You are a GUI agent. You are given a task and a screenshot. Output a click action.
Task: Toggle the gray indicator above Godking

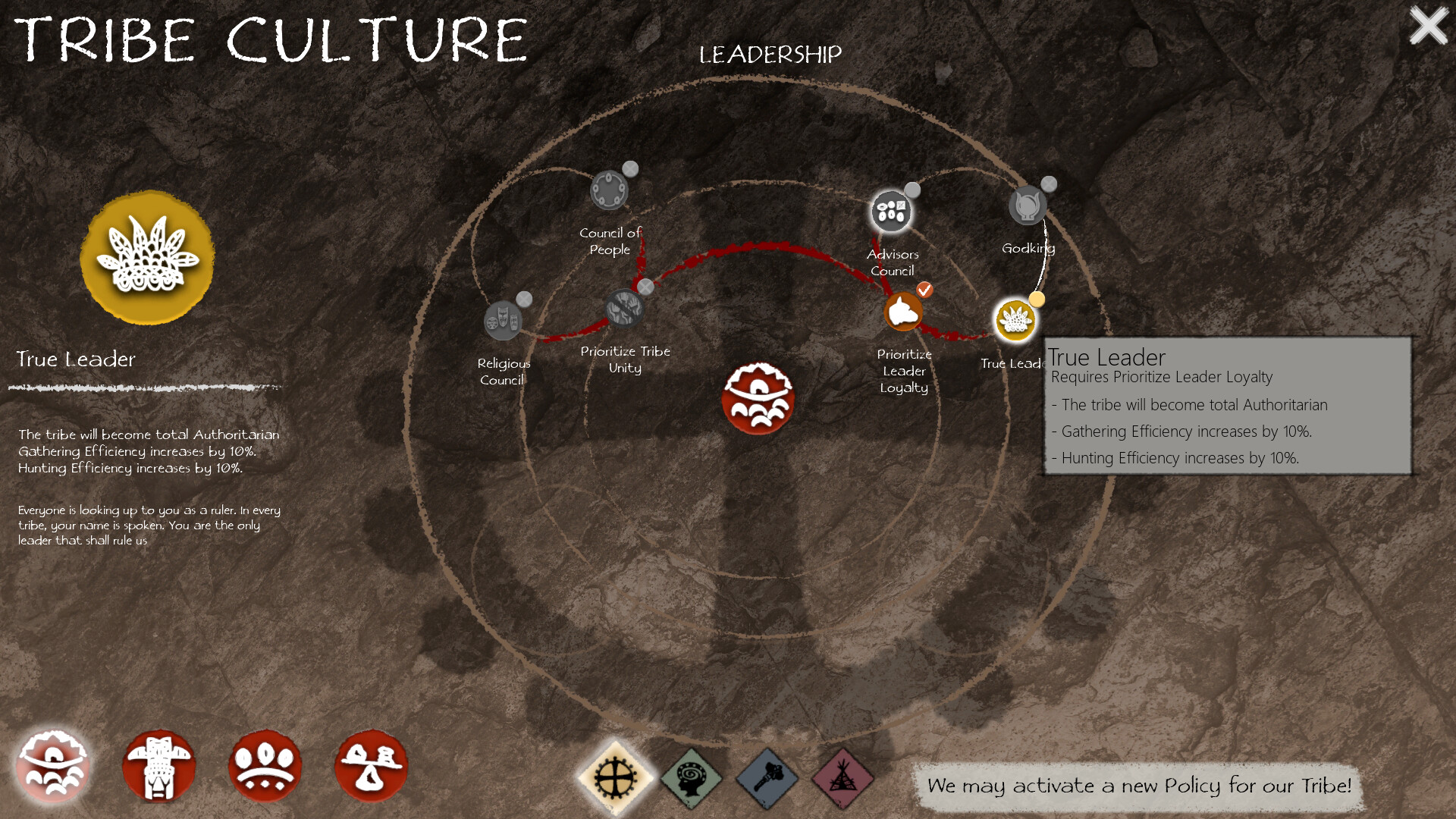pos(1048,183)
